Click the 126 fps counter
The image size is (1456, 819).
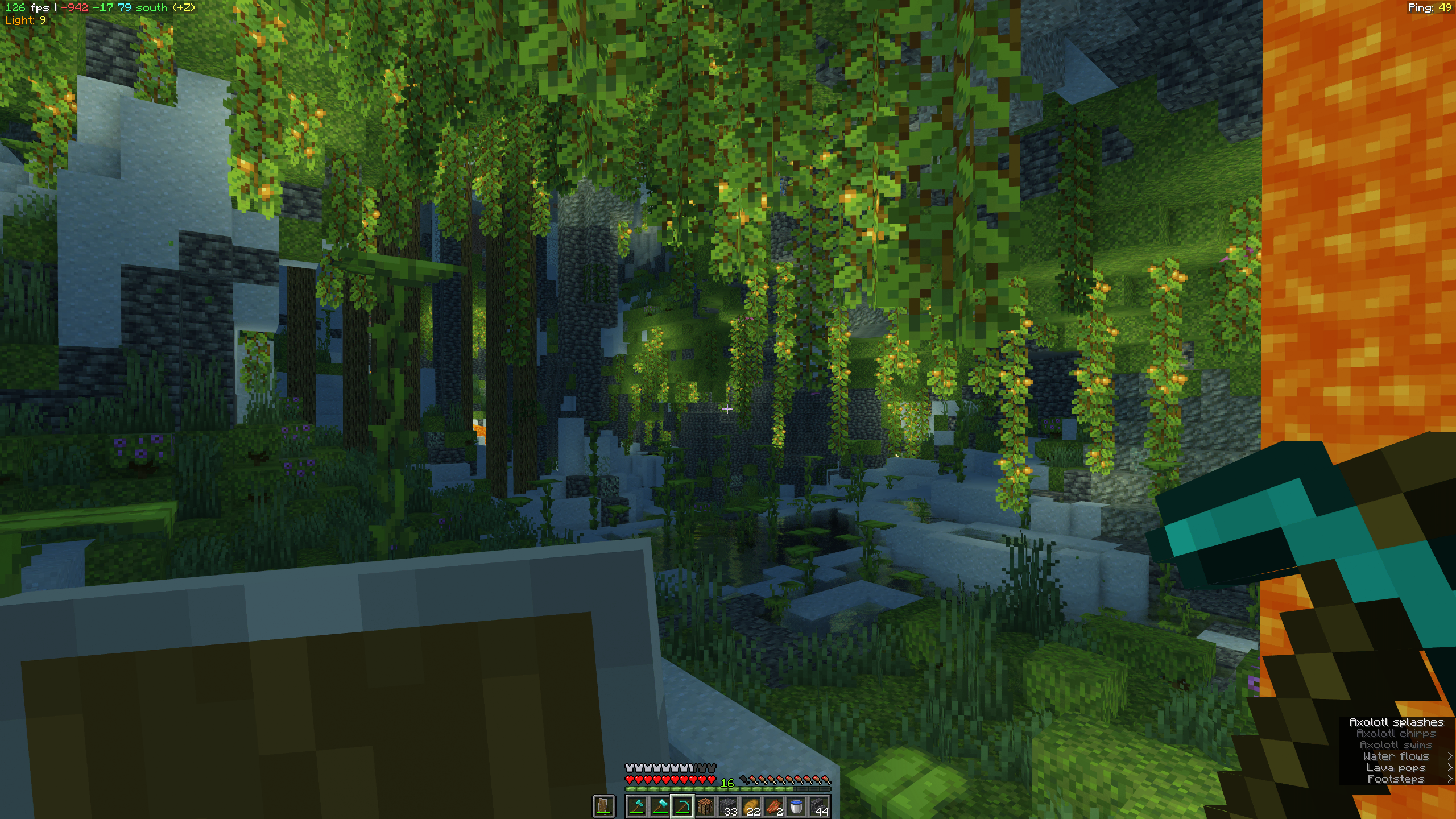(23, 8)
